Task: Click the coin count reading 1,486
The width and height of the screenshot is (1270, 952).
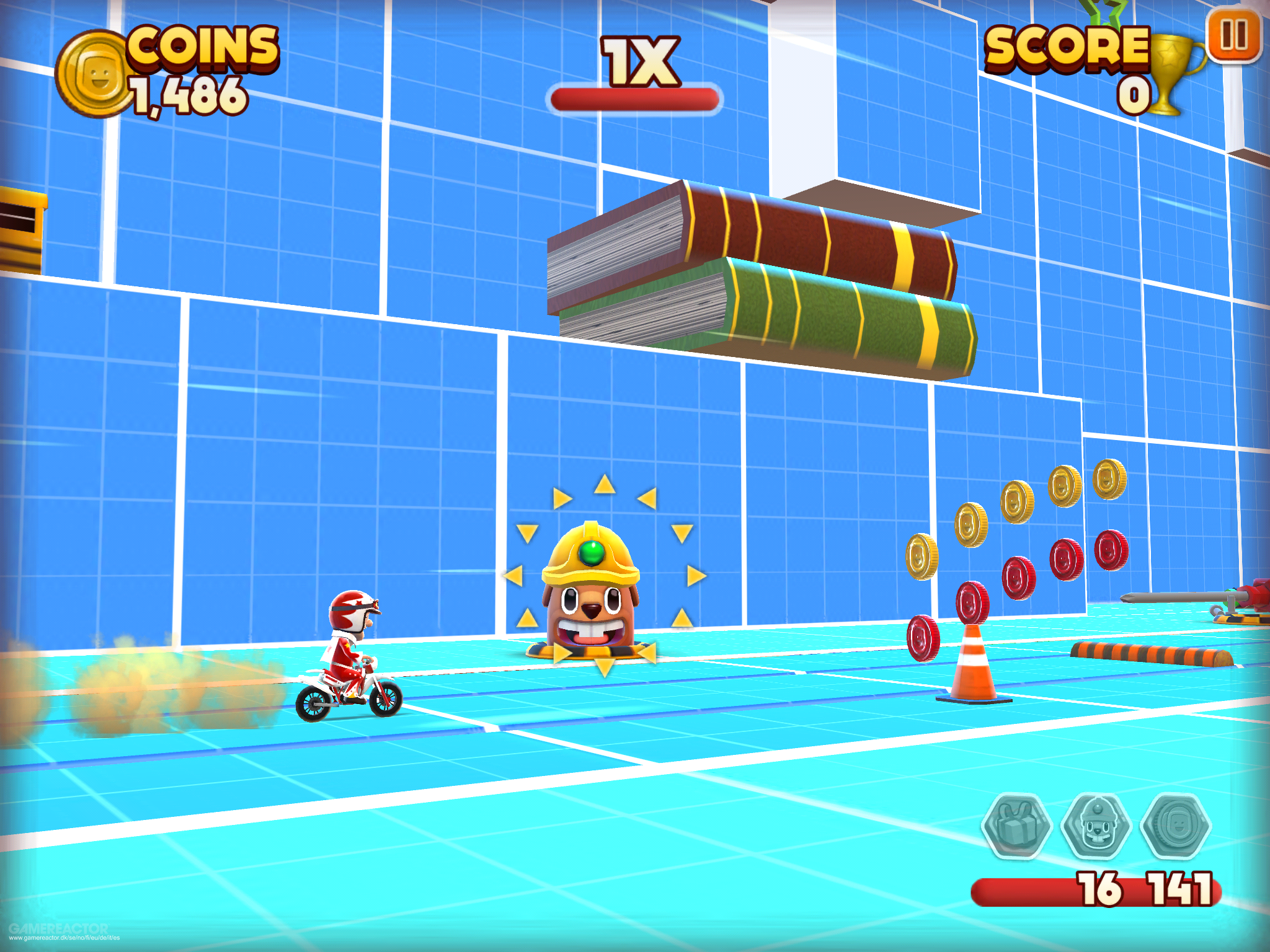Action: point(186,93)
